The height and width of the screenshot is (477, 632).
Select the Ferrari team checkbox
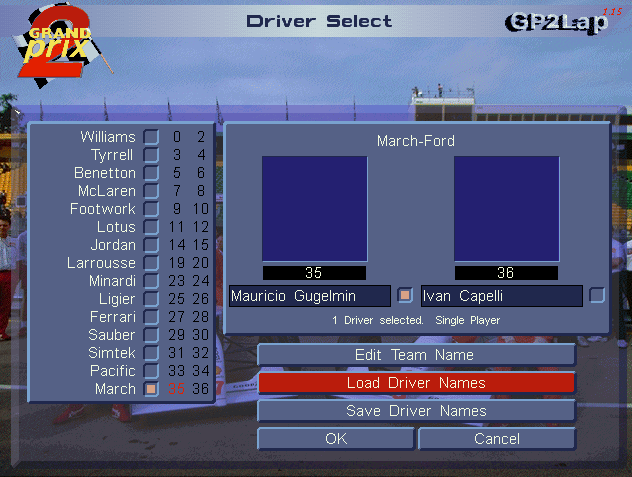coord(150,317)
